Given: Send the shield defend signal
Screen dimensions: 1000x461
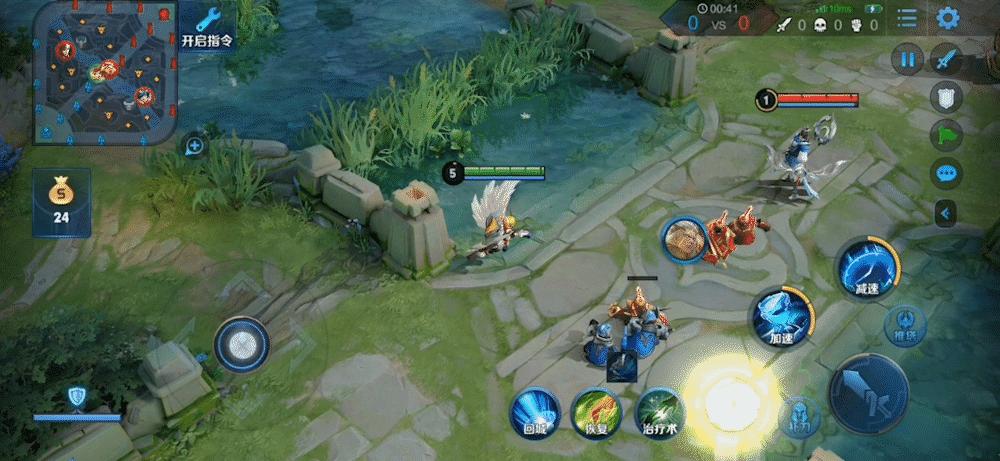Looking at the screenshot, I should [x=946, y=97].
